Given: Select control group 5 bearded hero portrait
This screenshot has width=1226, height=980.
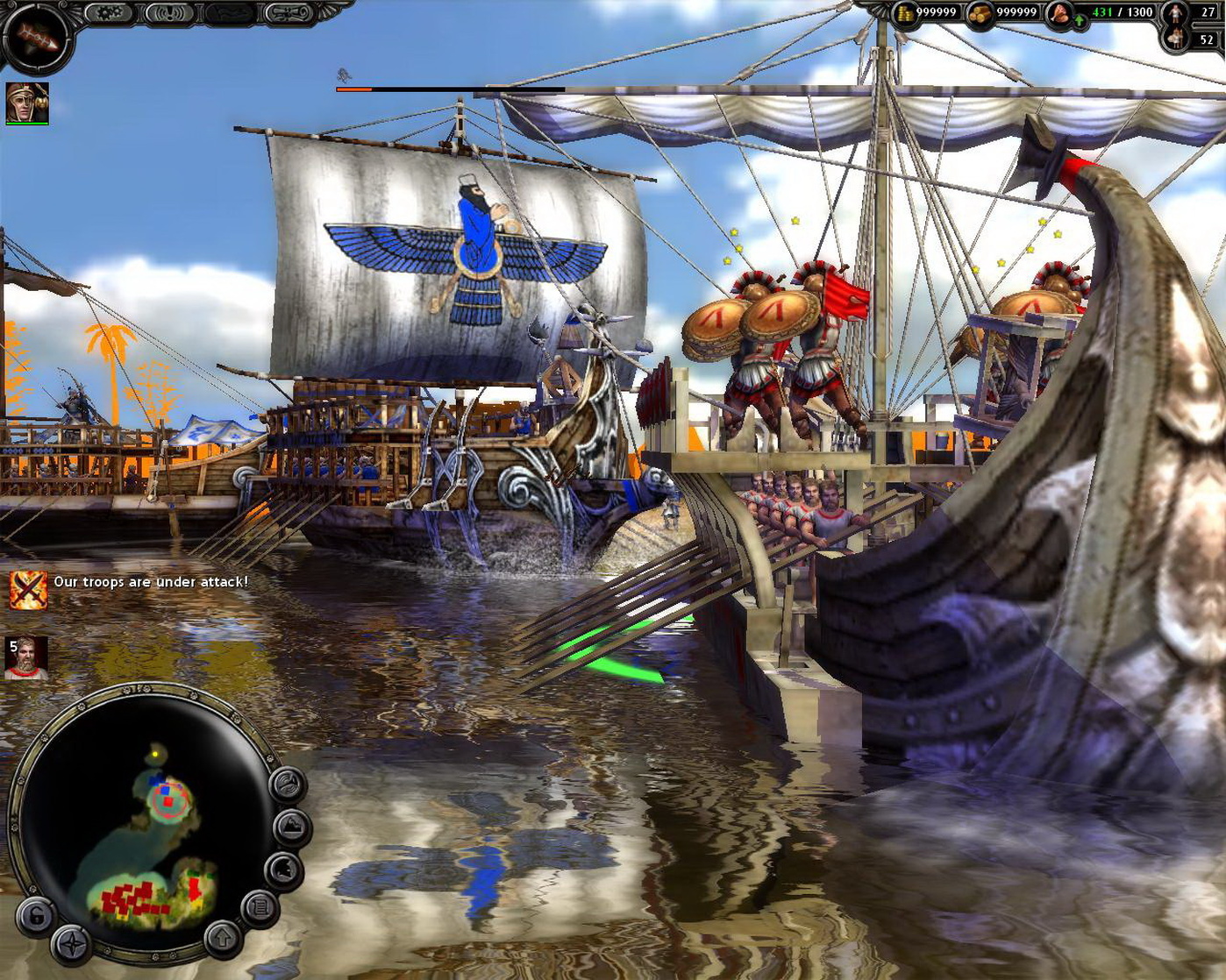Looking at the screenshot, I should coord(26,658).
